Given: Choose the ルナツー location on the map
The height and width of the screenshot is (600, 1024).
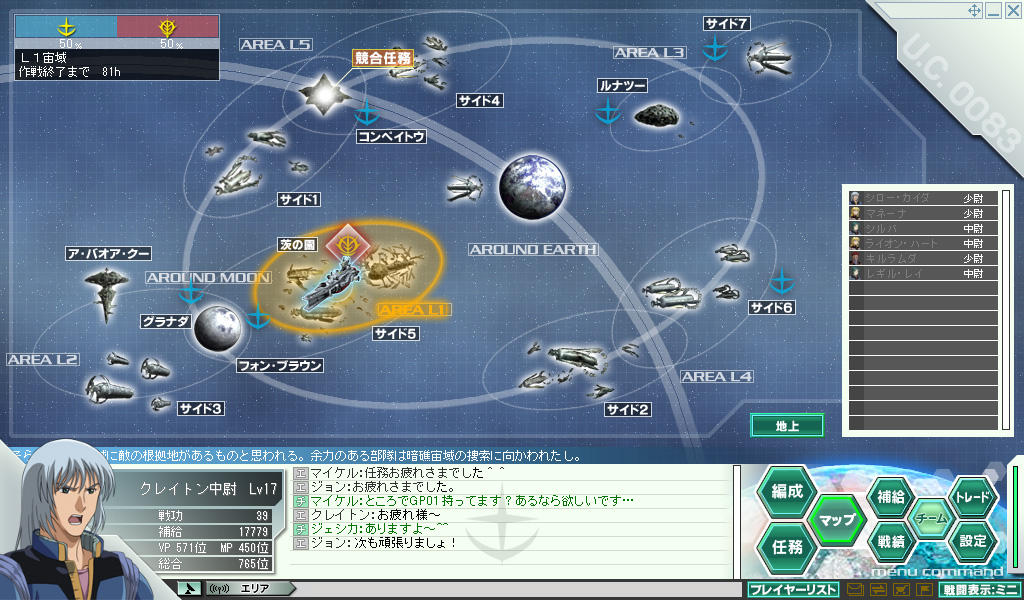Looking at the screenshot, I should 624,86.
